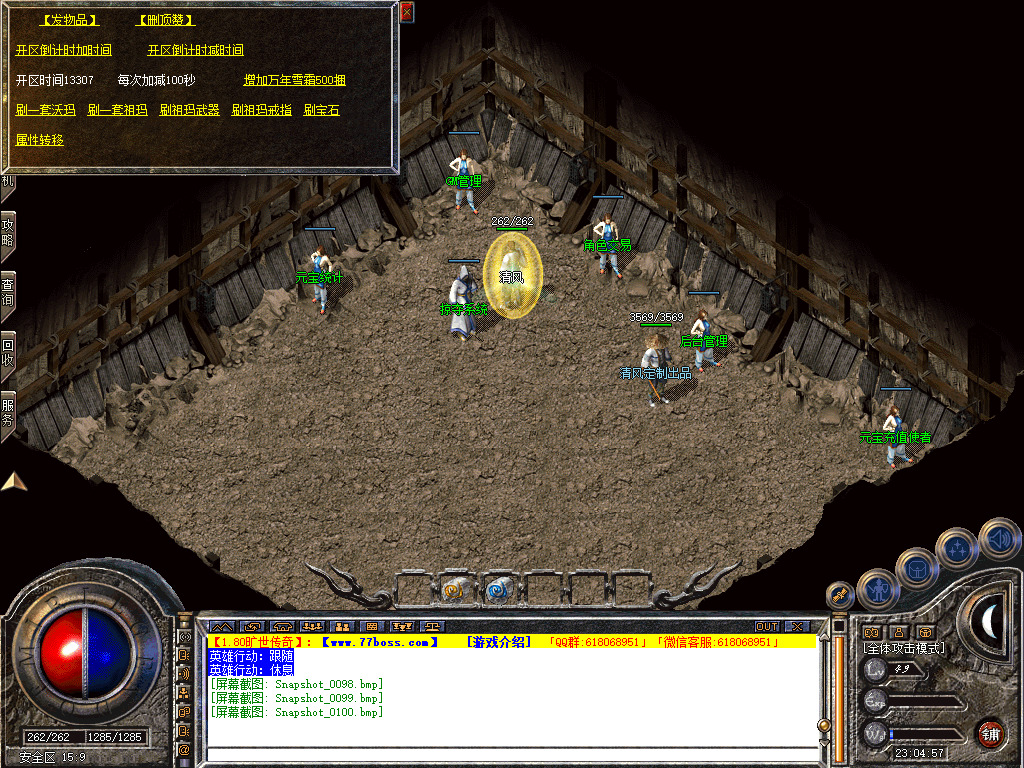Open the 服务 service side tab

pos(7,411)
